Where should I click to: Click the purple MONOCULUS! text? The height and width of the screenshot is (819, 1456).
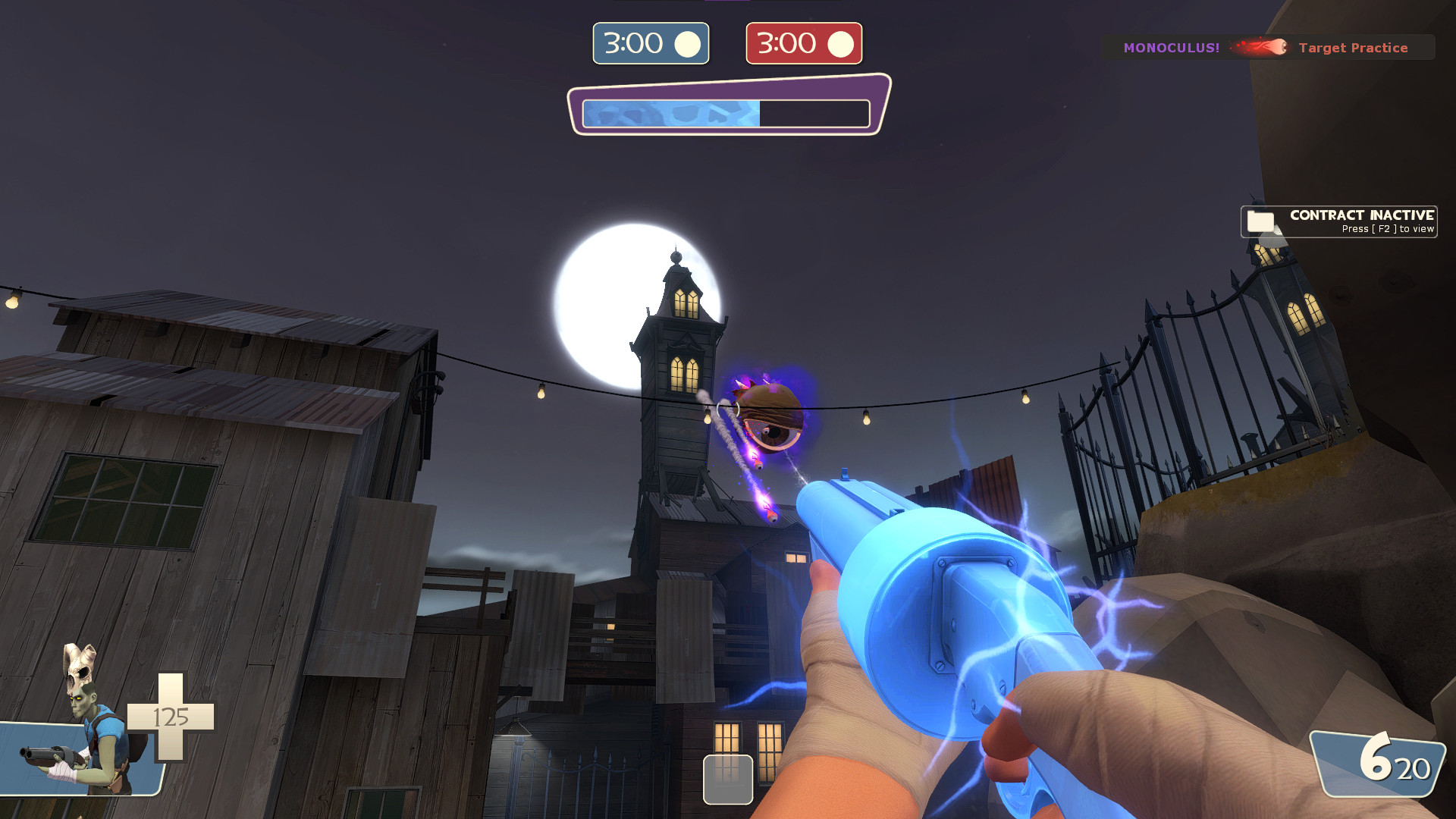tap(1172, 48)
